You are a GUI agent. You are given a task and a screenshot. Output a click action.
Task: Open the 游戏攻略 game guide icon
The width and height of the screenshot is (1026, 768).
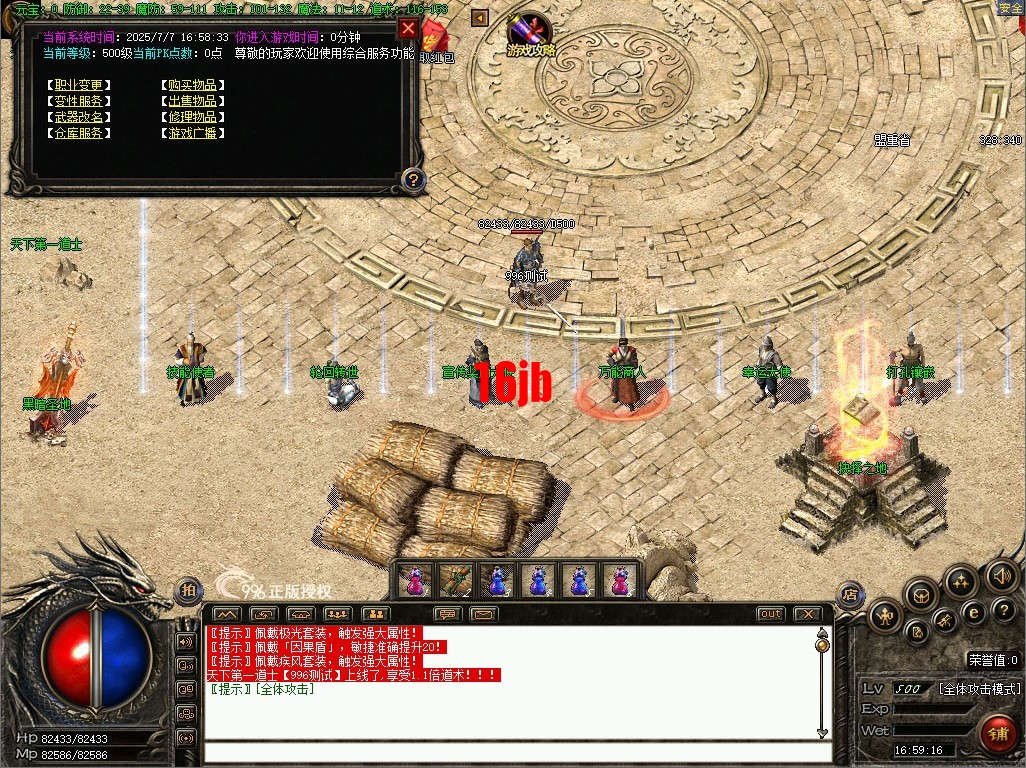(530, 35)
